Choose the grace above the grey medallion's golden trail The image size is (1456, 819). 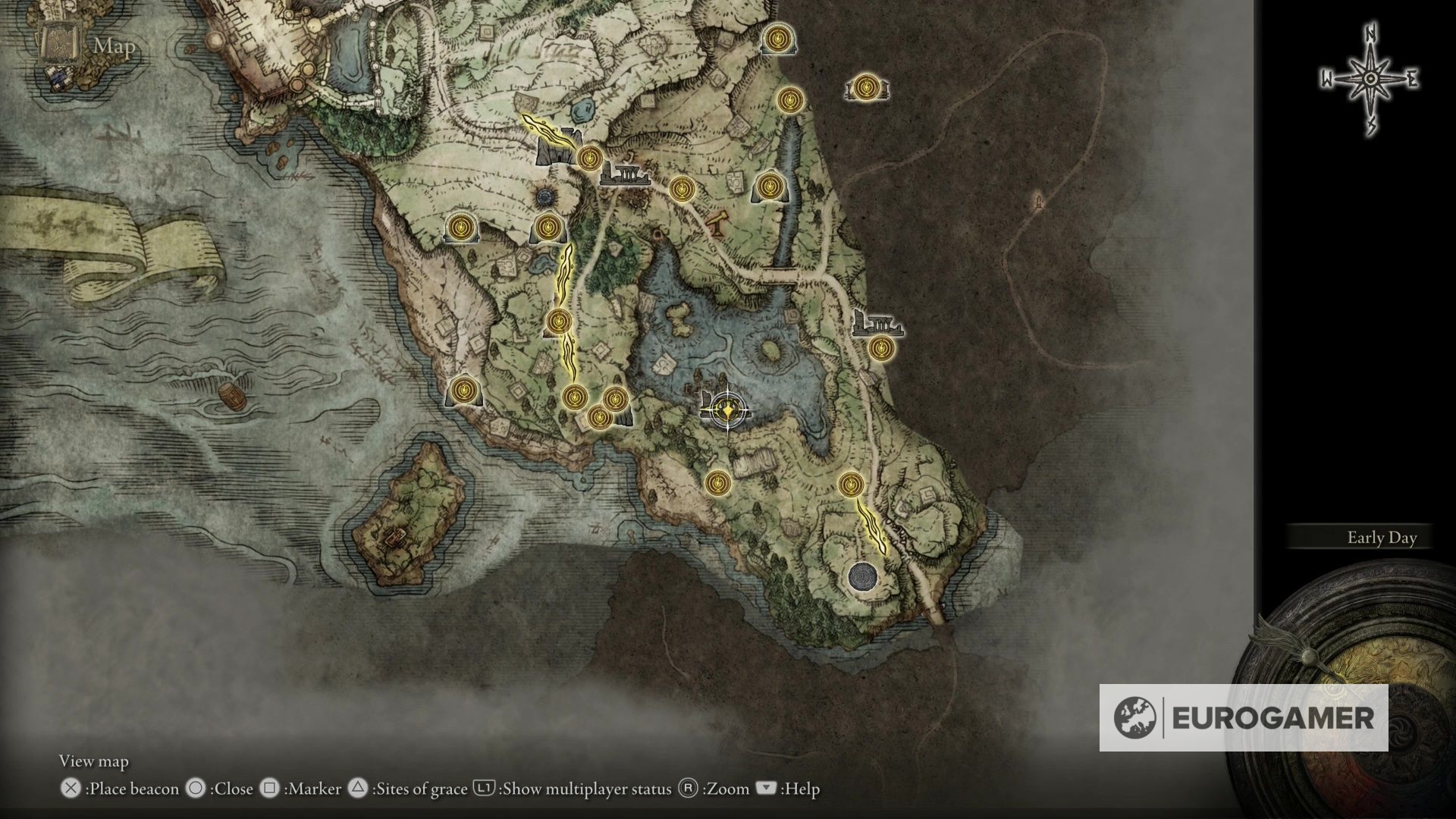[x=851, y=483]
